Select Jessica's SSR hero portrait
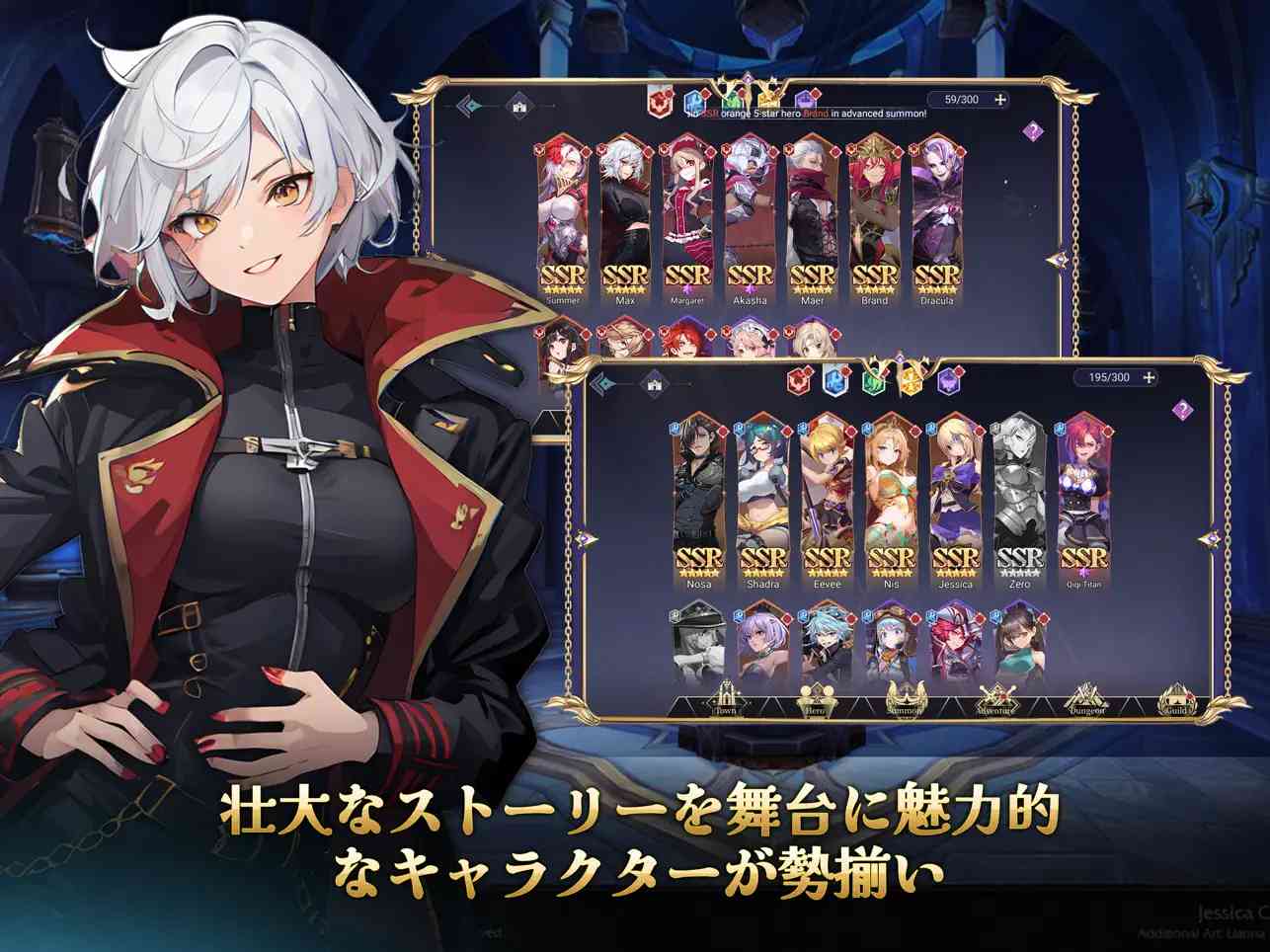1270x952 pixels. 956,499
